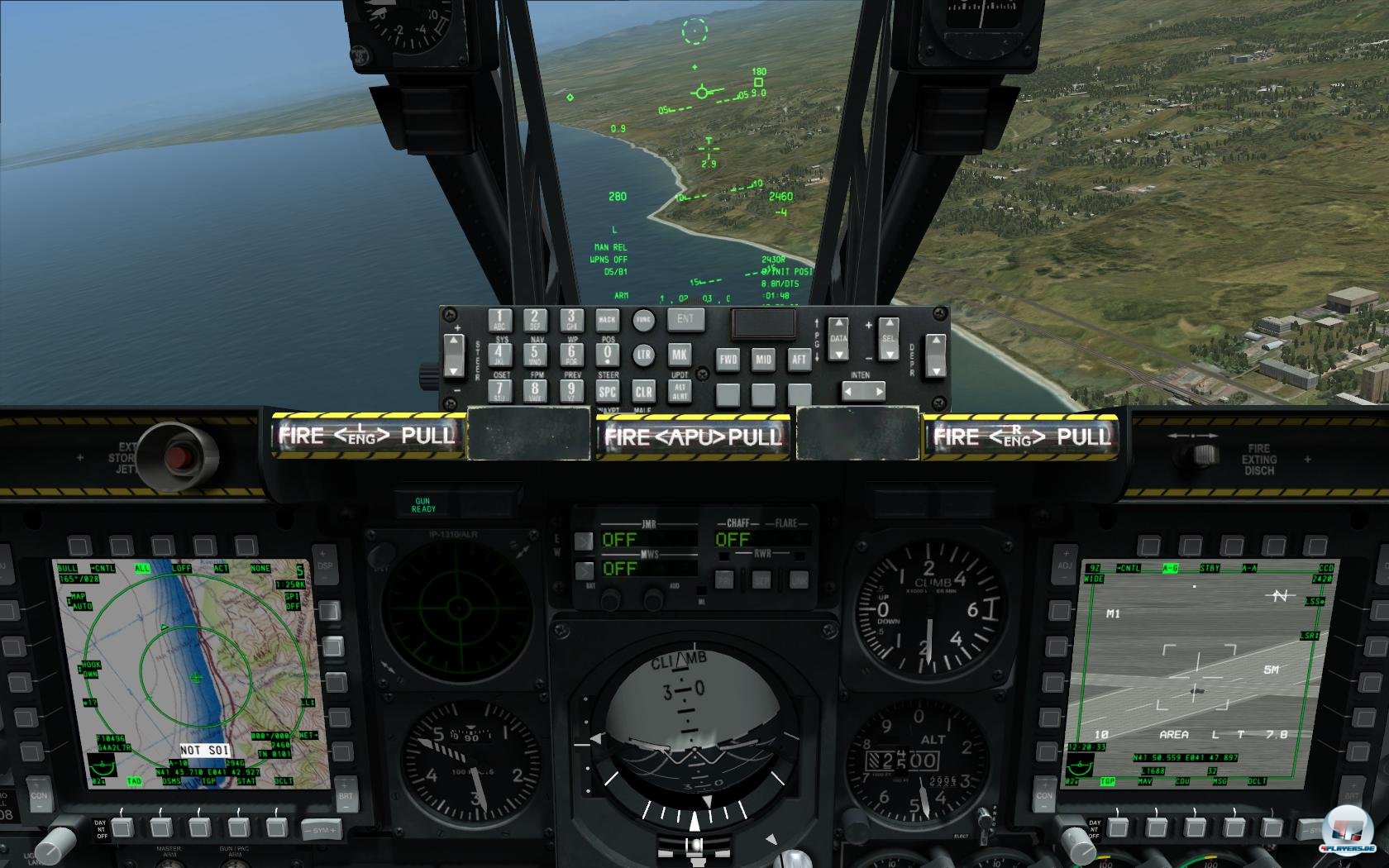1389x868 pixels.
Task: Increase left MFD brightness with the BRT rocker
Action: click(x=345, y=785)
